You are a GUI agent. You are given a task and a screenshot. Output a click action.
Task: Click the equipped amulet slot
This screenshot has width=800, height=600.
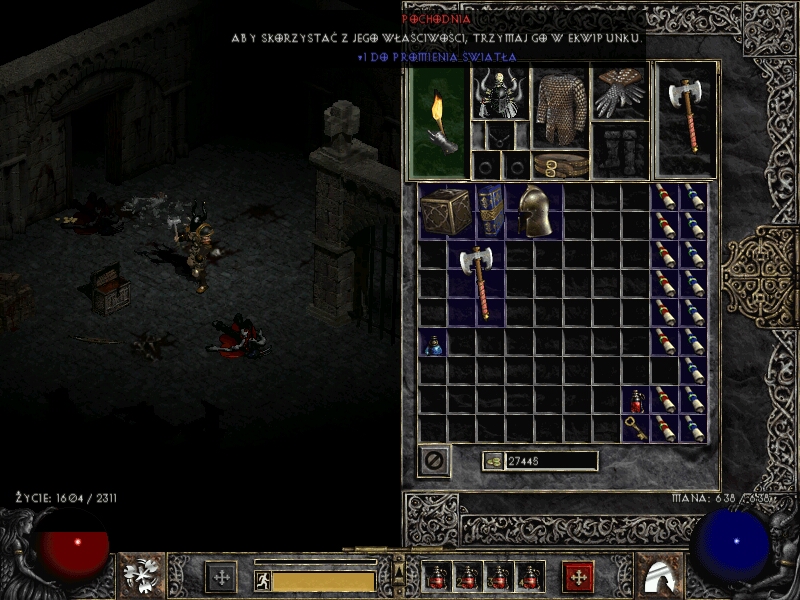499,136
